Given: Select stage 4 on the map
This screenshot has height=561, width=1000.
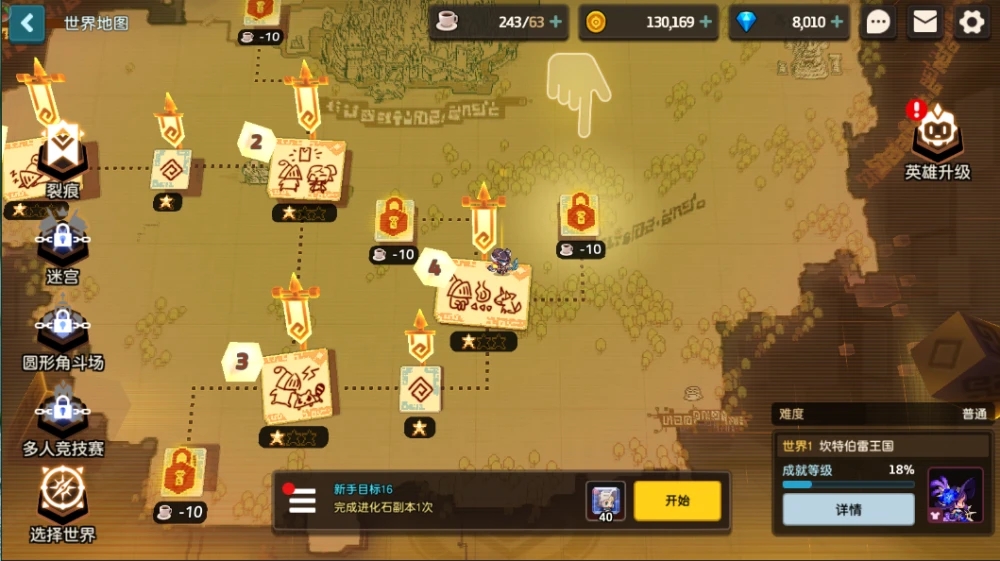Looking at the screenshot, I should (x=484, y=296).
